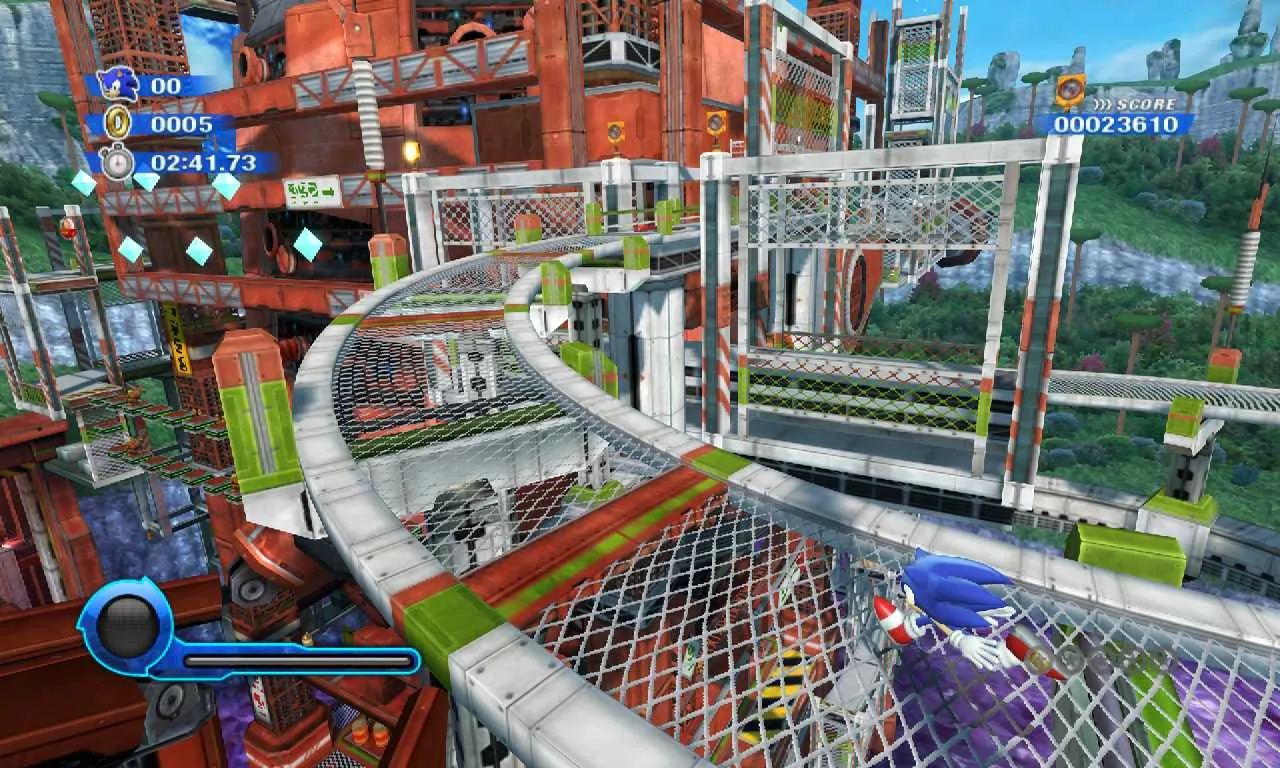The image size is (1280, 768).
Task: Select the golden ring icon in the HUD
Action: point(119,124)
